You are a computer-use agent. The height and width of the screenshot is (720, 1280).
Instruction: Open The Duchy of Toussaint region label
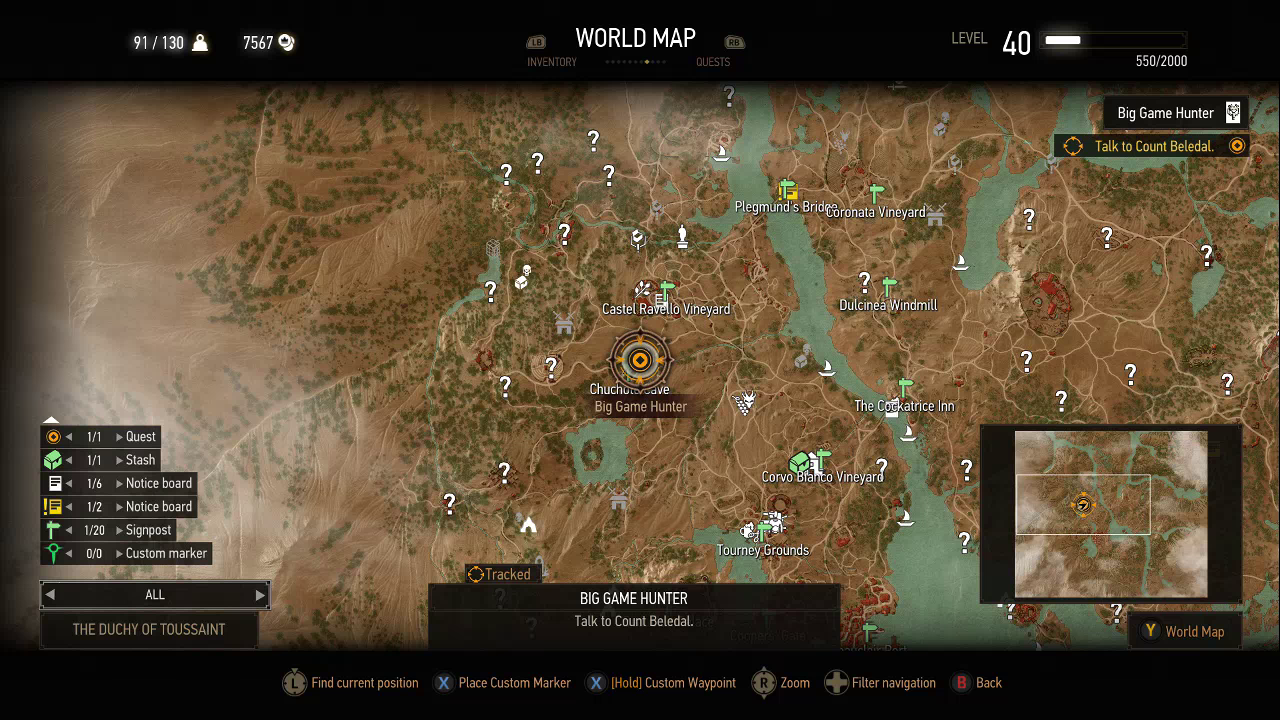[x=149, y=630]
